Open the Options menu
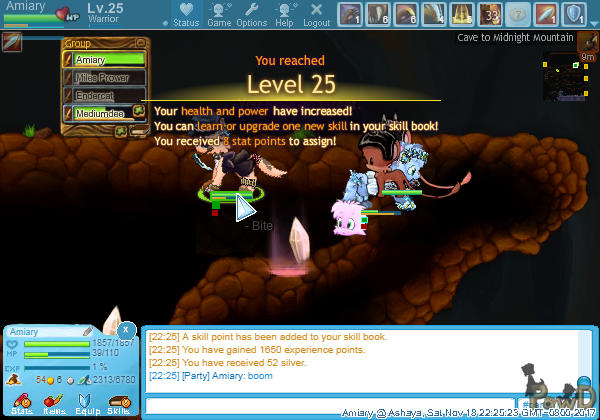 click(x=251, y=14)
